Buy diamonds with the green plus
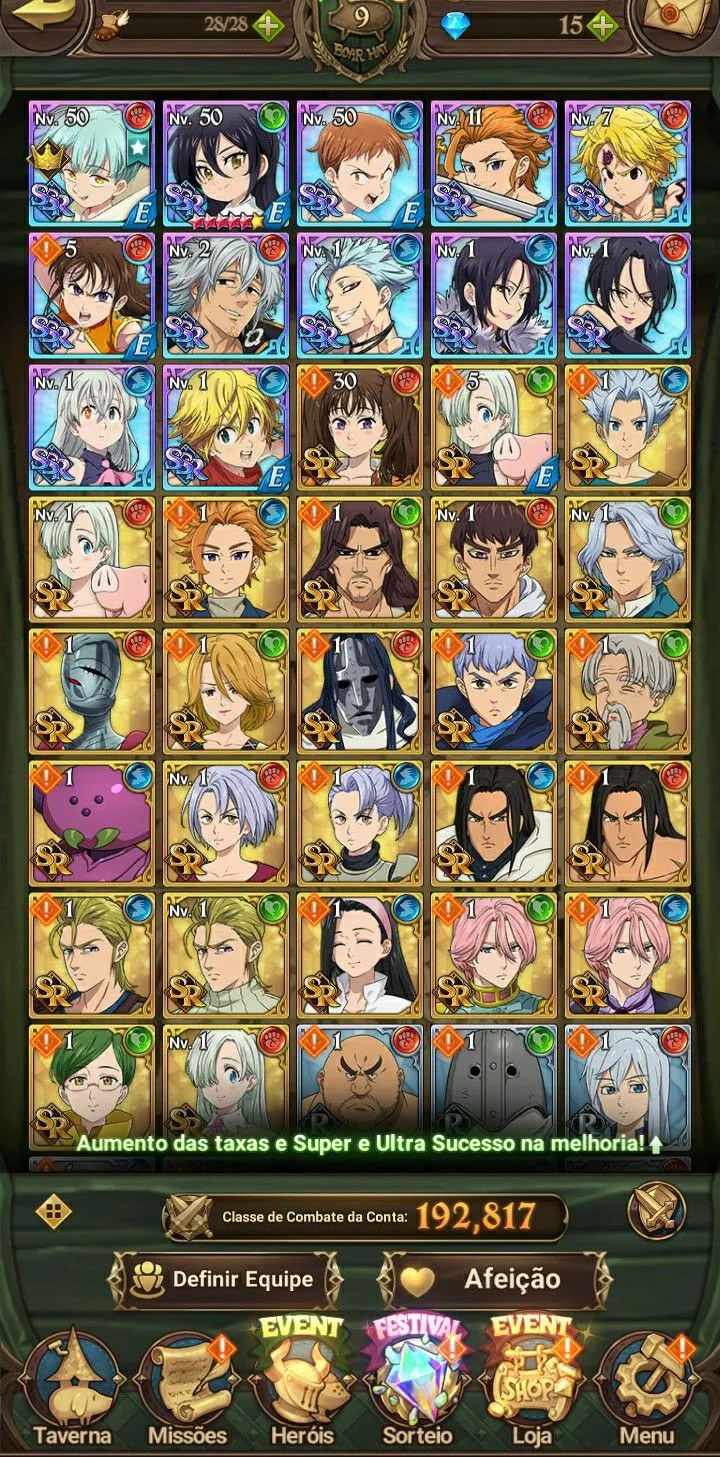 601,26
